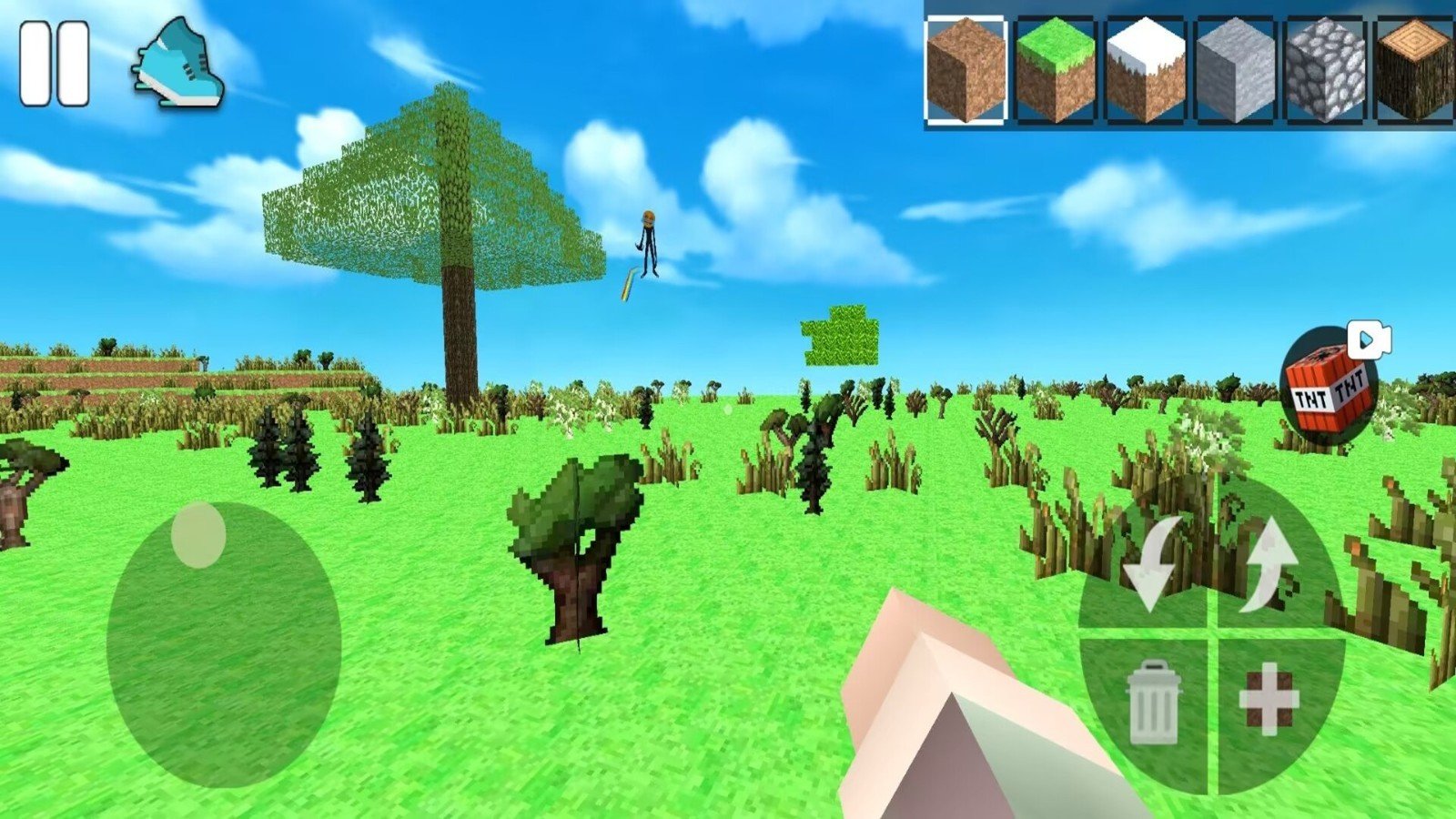
Task: Choose the grass block in hotbar
Action: tap(1055, 70)
